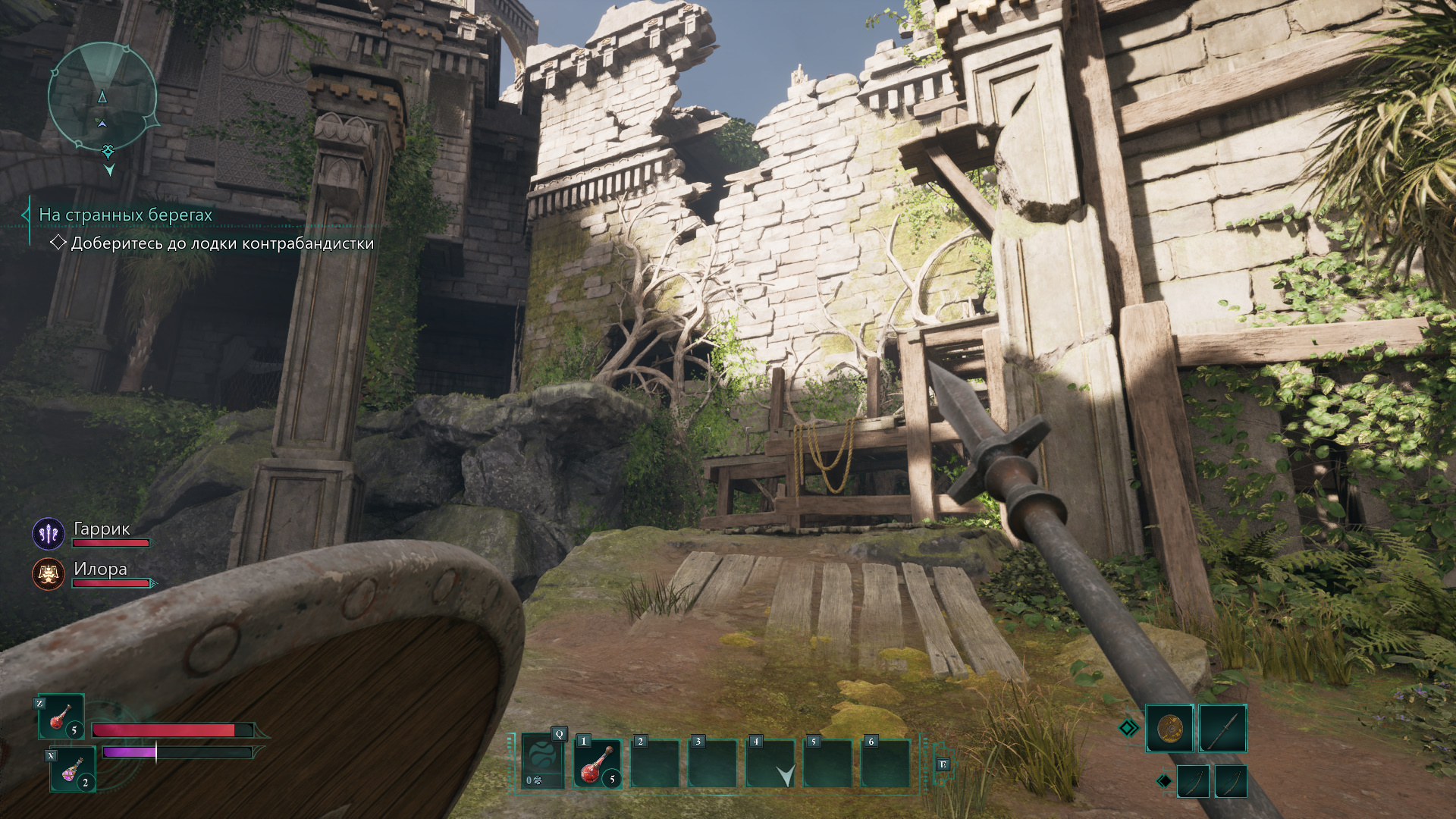Choose the spear weapon slot
Screen dimensions: 1456x819
tap(1222, 729)
